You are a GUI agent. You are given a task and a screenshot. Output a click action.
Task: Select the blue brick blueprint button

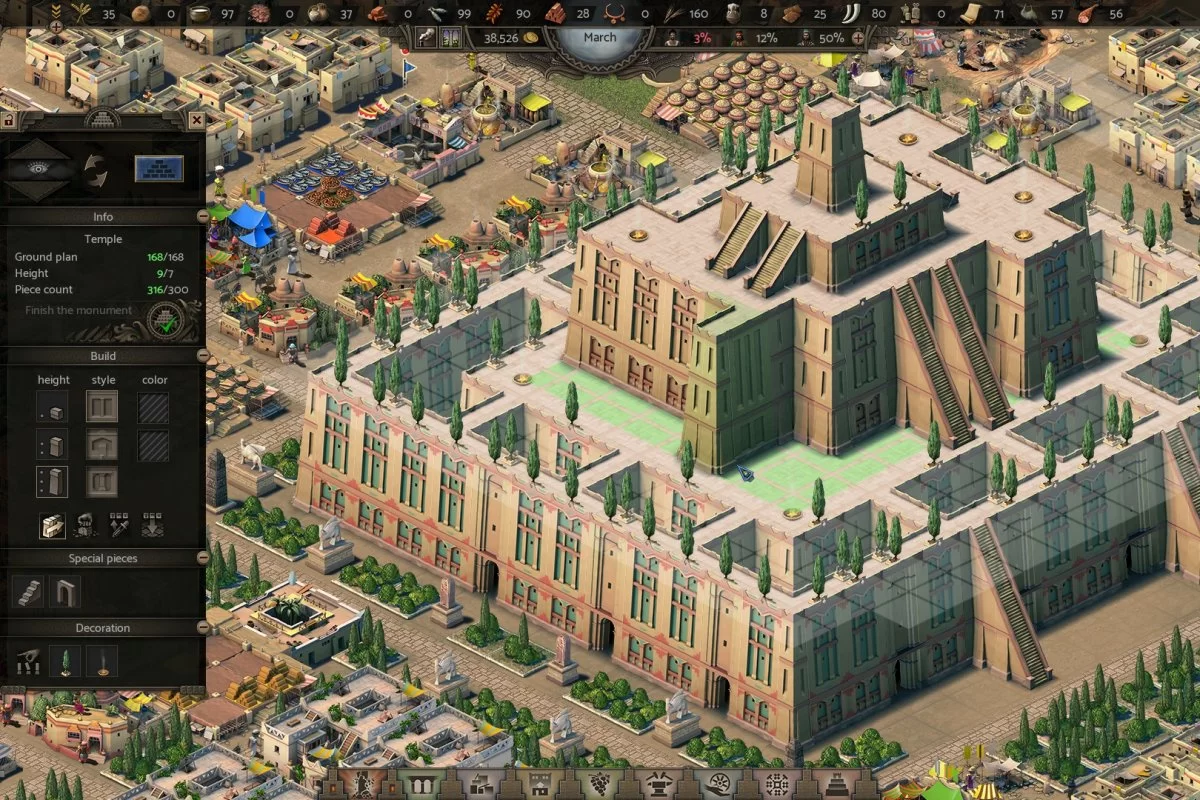pos(159,168)
